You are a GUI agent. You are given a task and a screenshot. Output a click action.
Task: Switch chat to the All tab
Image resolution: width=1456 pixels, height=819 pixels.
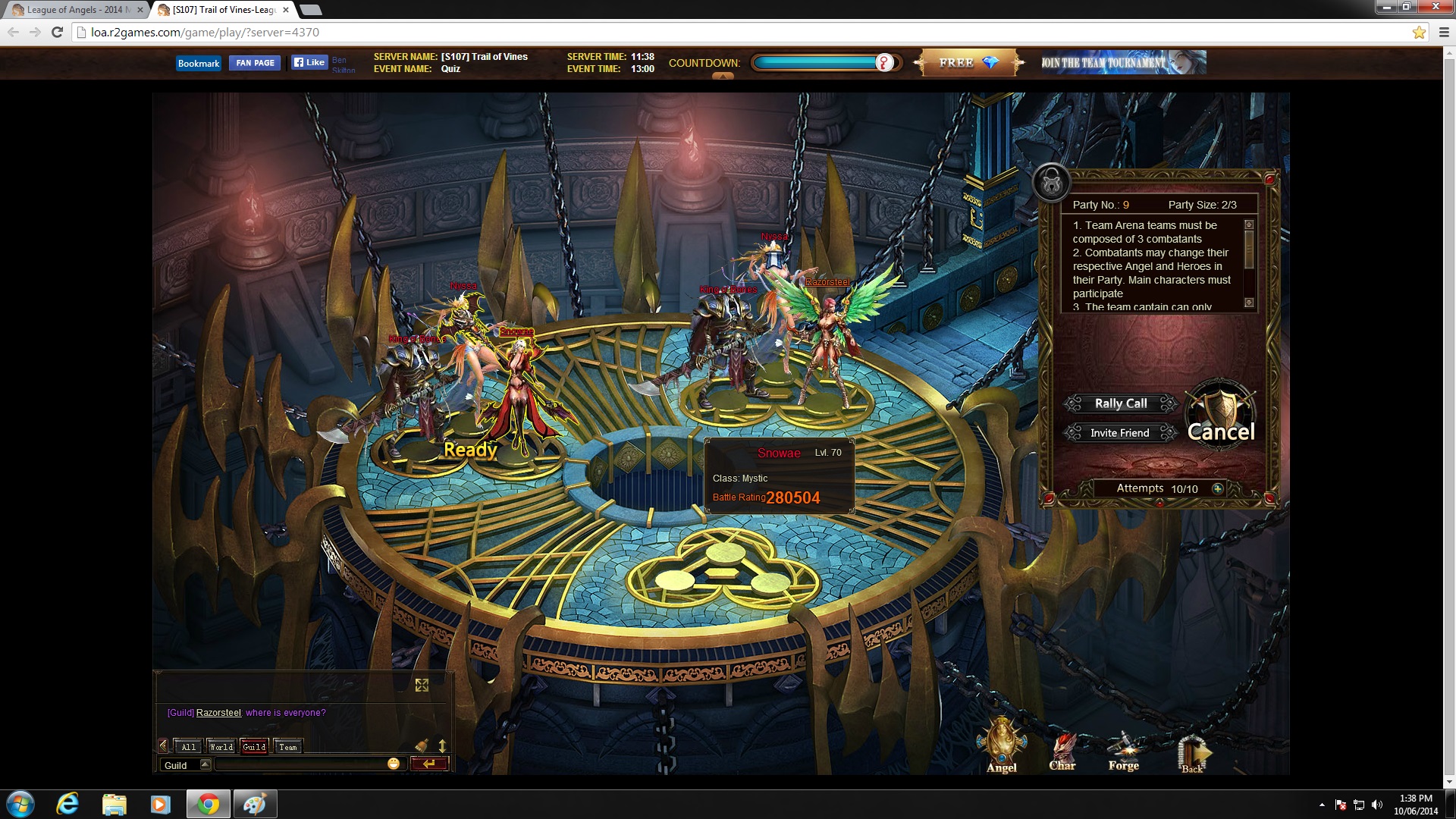[188, 747]
